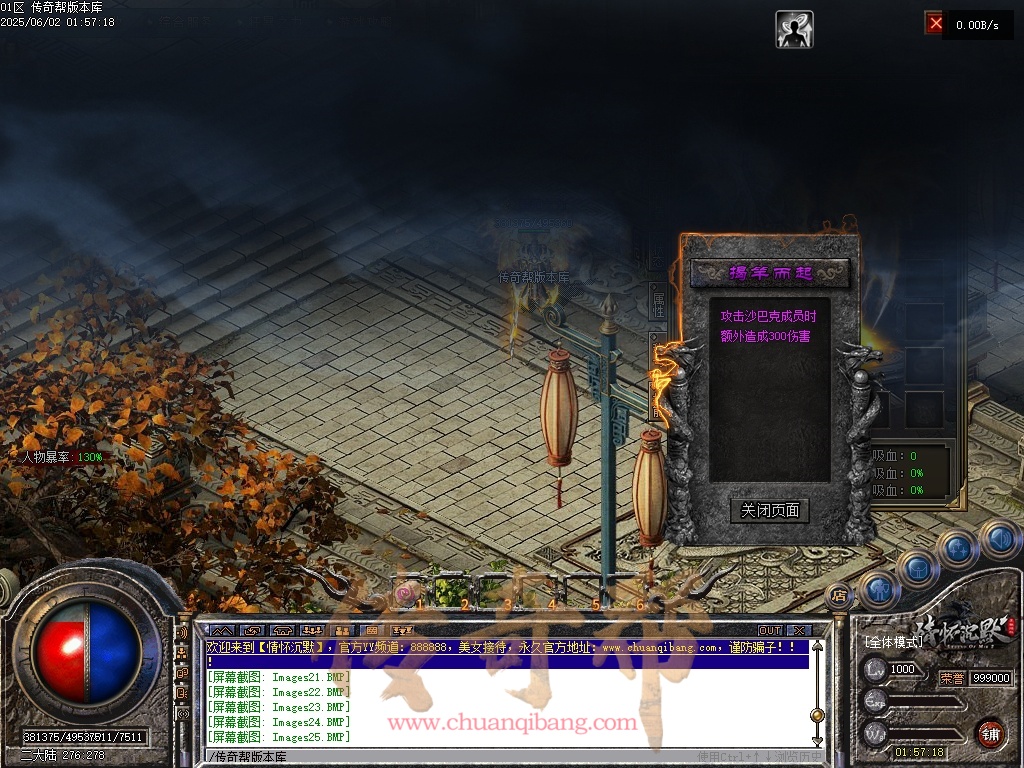Toggle the sound speaker round button
The image size is (1024, 768).
tap(998, 539)
